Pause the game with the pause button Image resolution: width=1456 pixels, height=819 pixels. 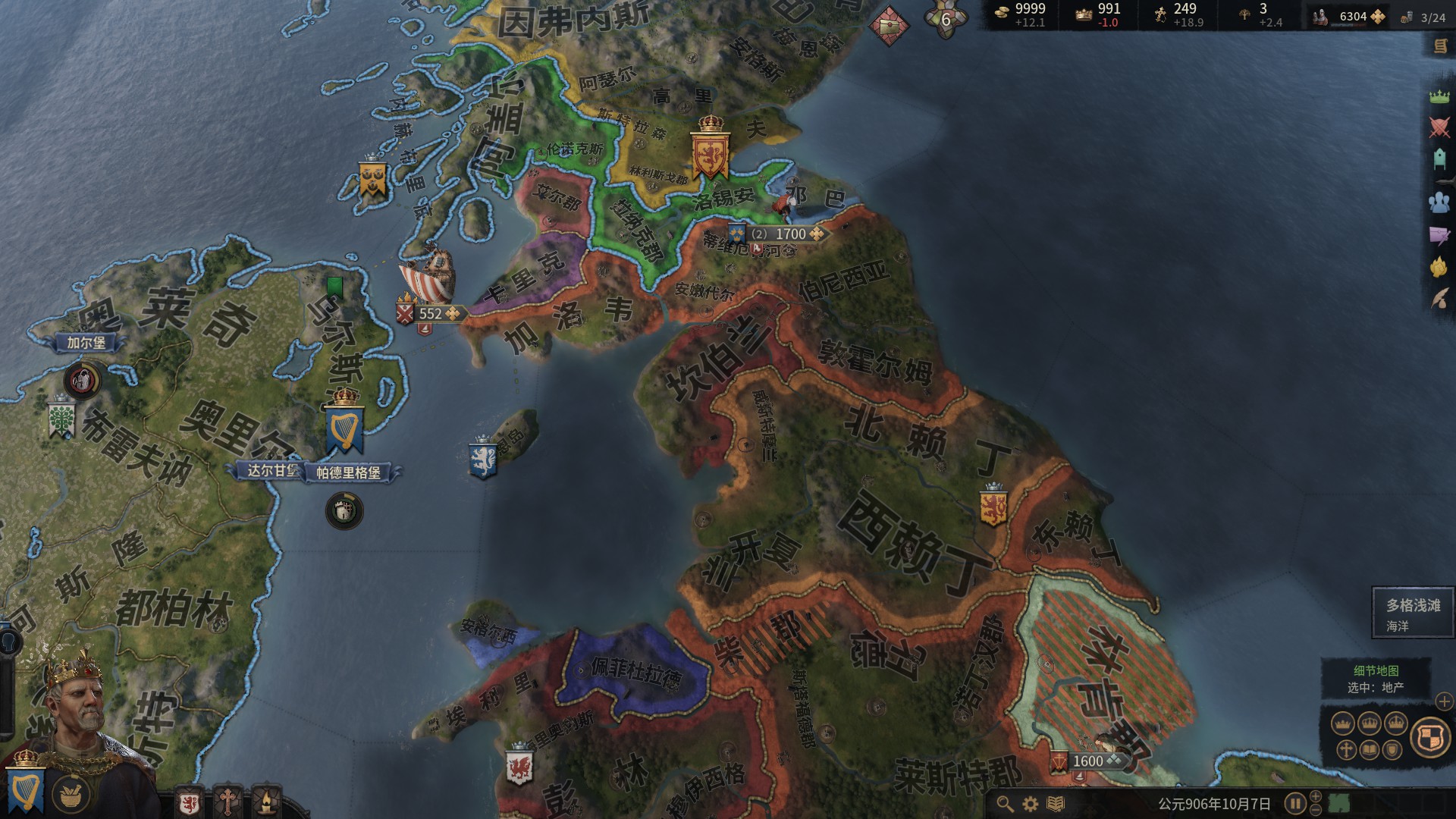tap(1294, 803)
